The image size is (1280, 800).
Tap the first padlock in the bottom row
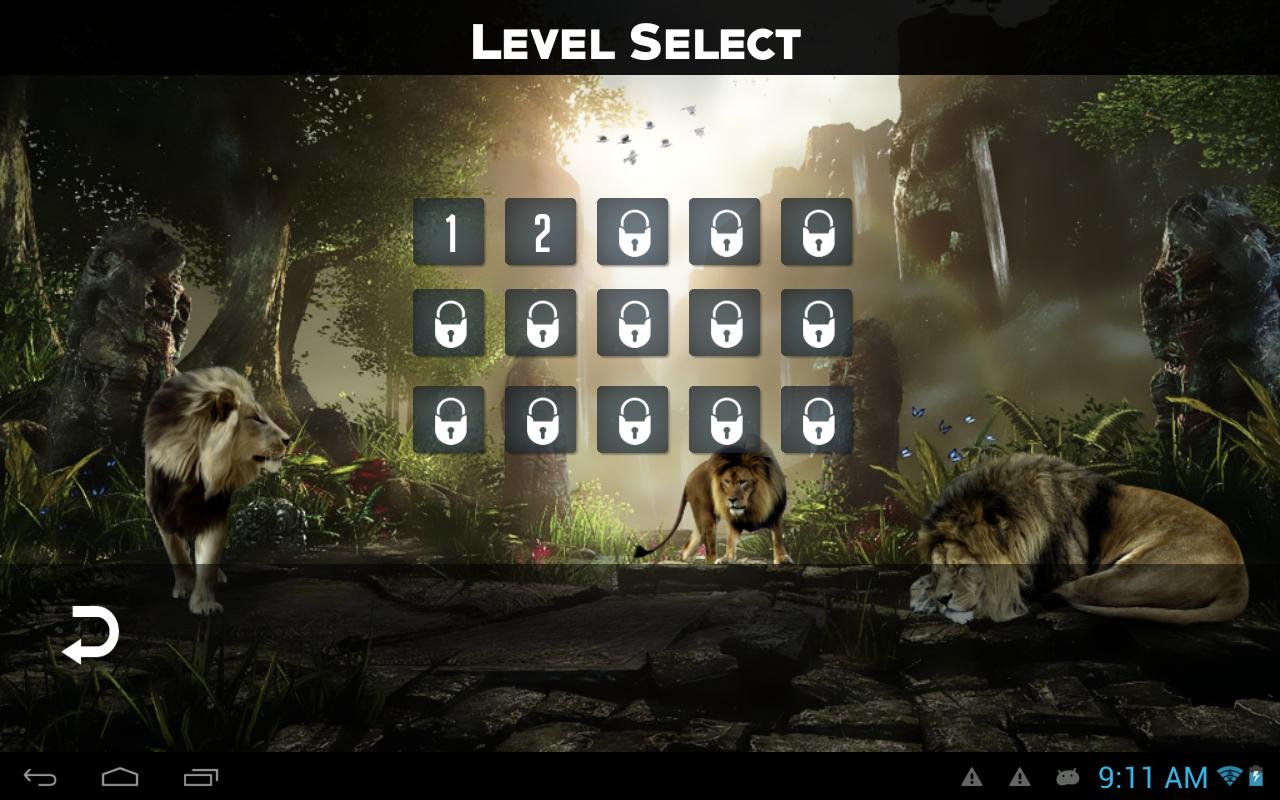pos(448,418)
